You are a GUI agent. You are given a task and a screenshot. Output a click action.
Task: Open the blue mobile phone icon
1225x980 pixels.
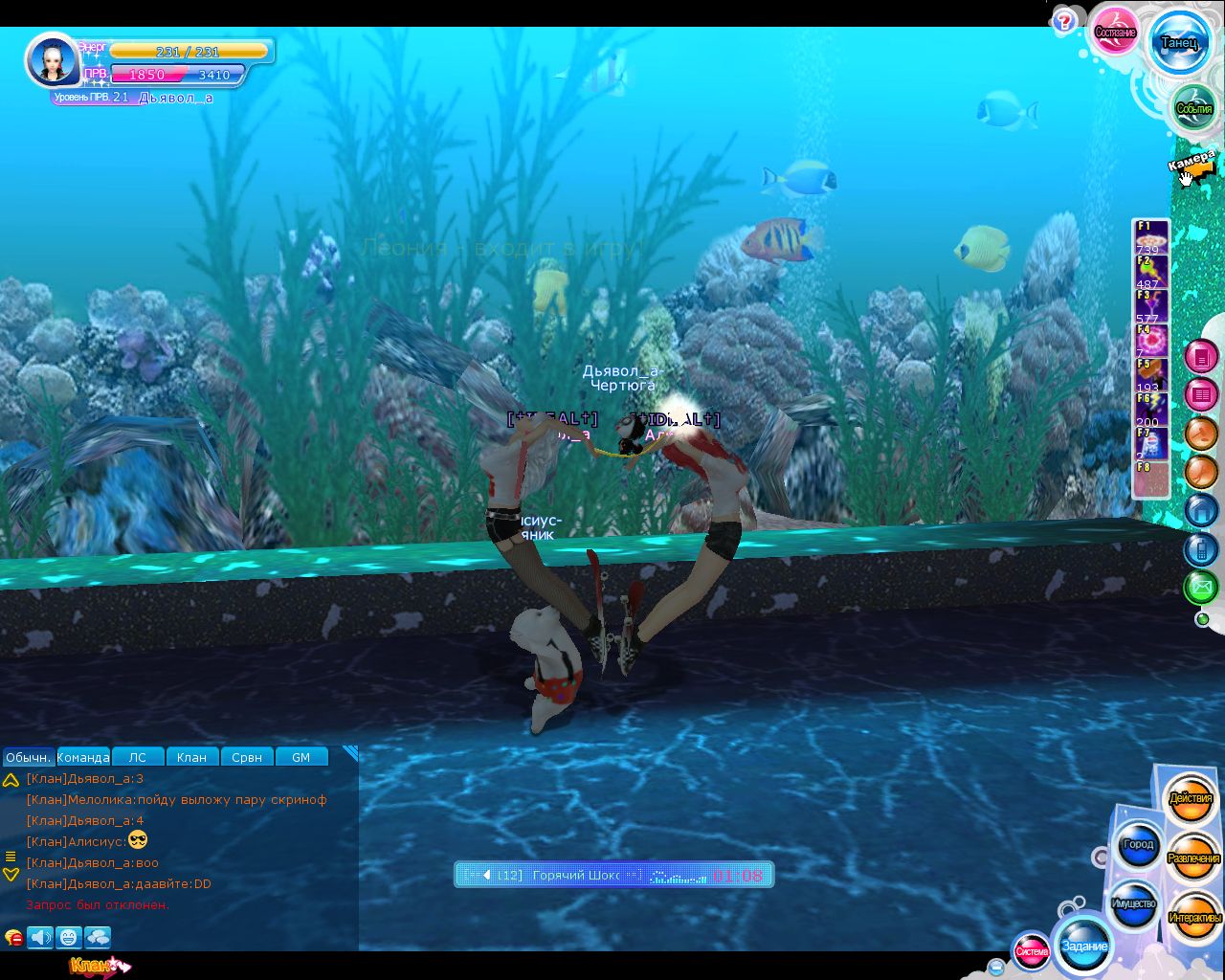point(1201,548)
